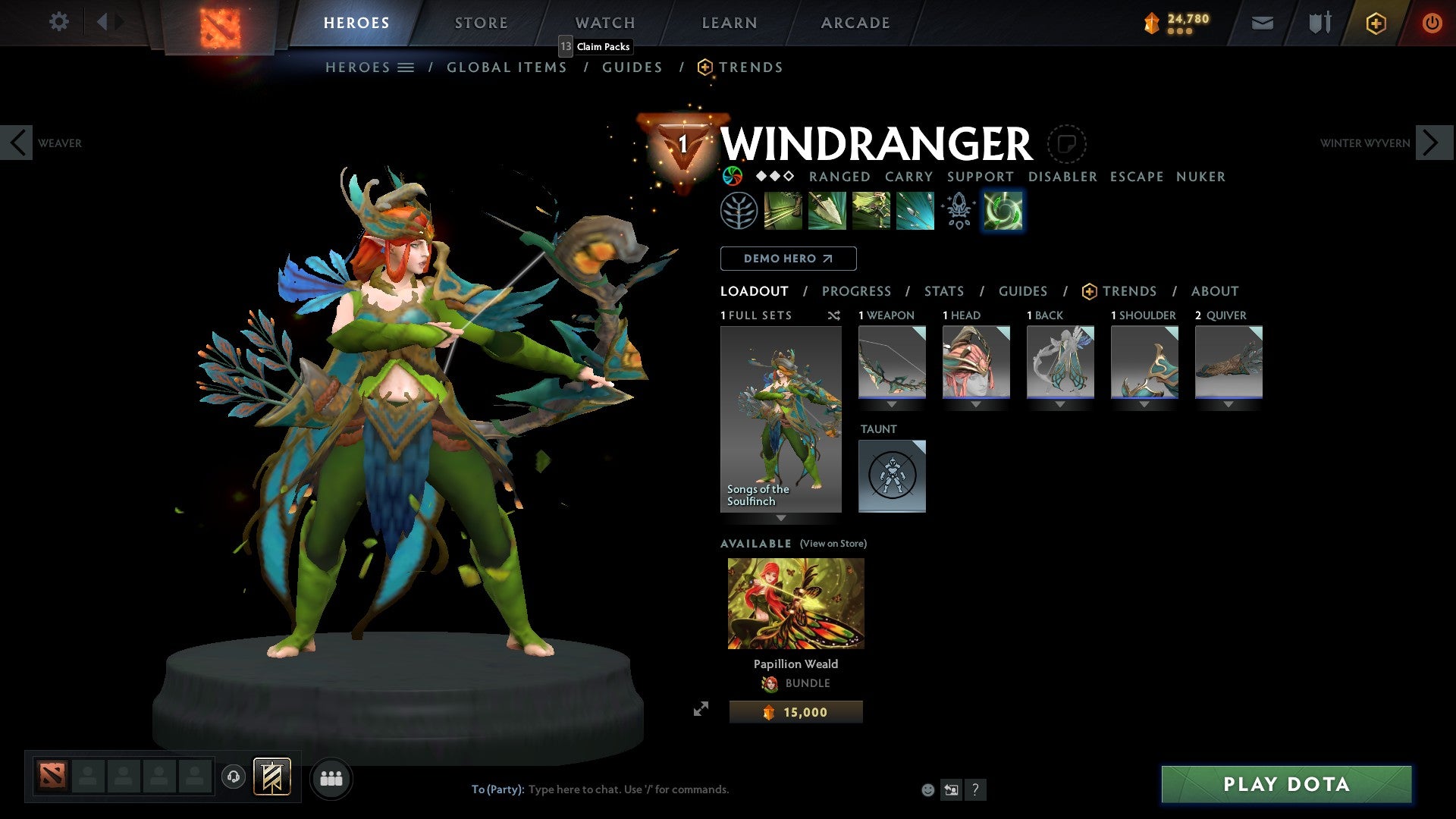Toggle shuffle for equipped full sets
The width and height of the screenshot is (1456, 819).
click(x=834, y=315)
